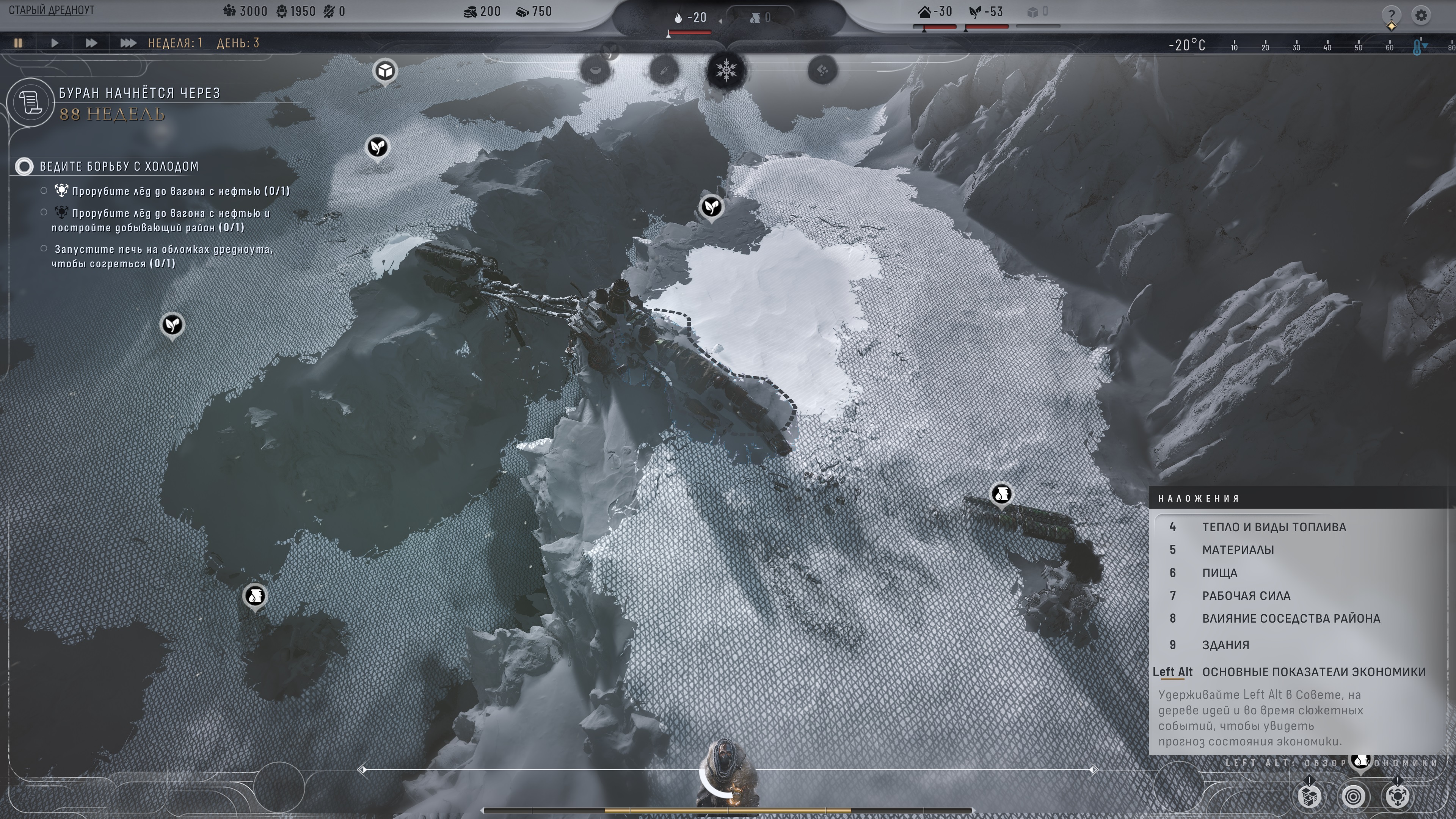The image size is (1456, 819).
Task: Open the gear settings menu
Action: tap(1421, 15)
